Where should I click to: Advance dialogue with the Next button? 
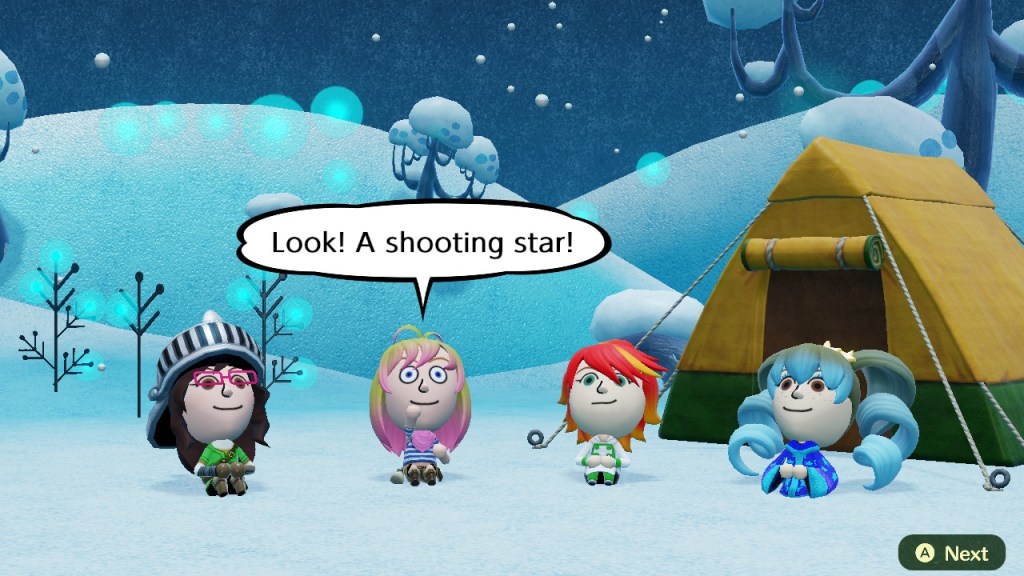point(951,553)
